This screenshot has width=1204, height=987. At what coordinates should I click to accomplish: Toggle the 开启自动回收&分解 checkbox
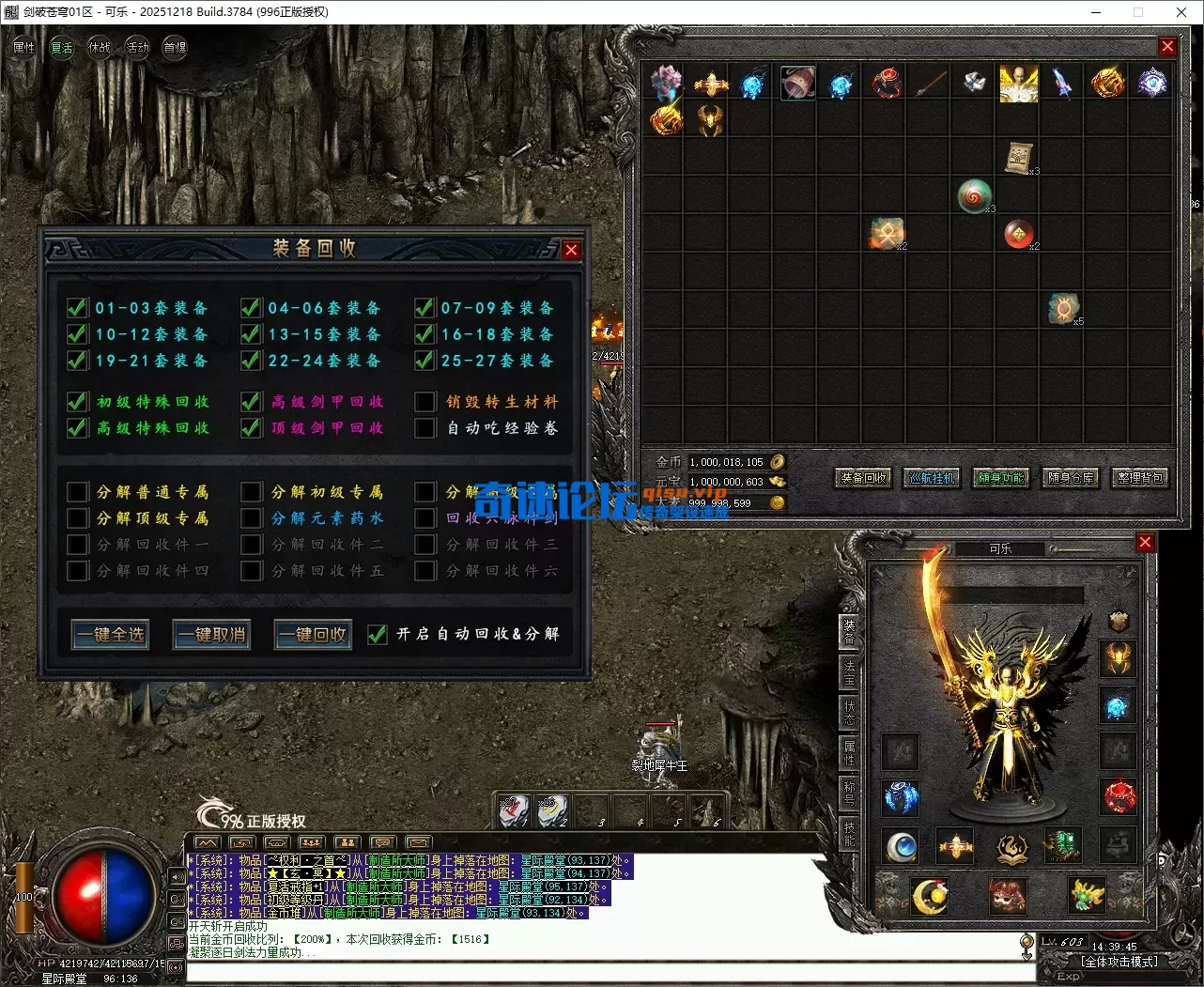pyautogui.click(x=378, y=635)
